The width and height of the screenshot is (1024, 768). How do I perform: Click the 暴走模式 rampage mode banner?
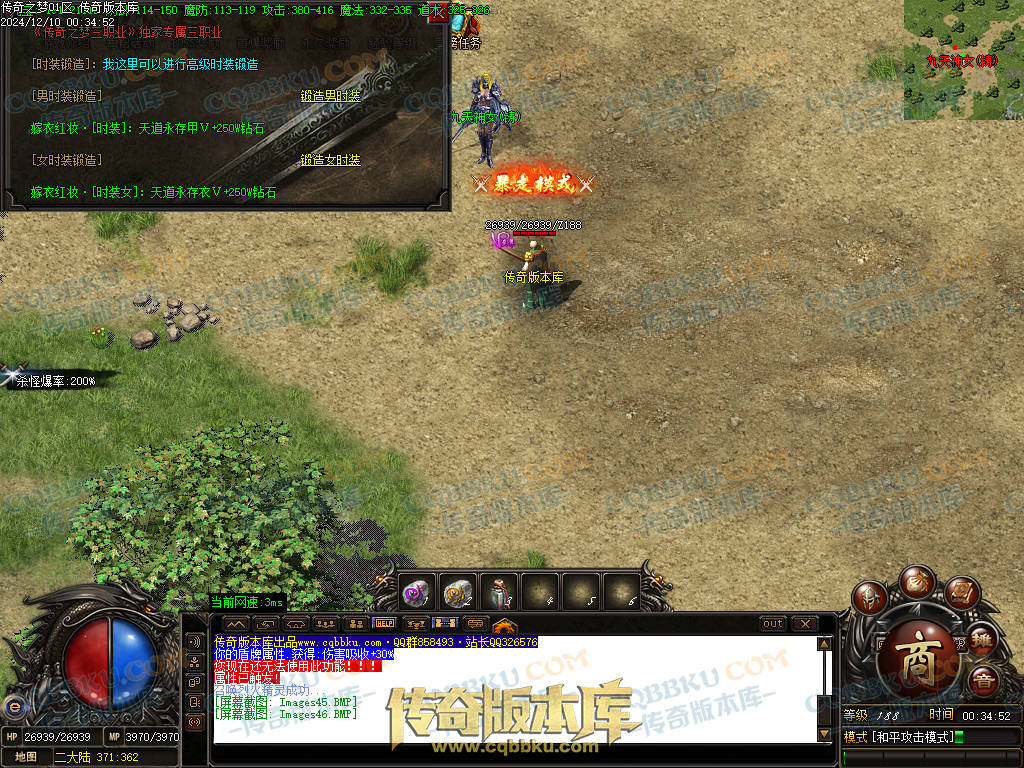pyautogui.click(x=533, y=184)
